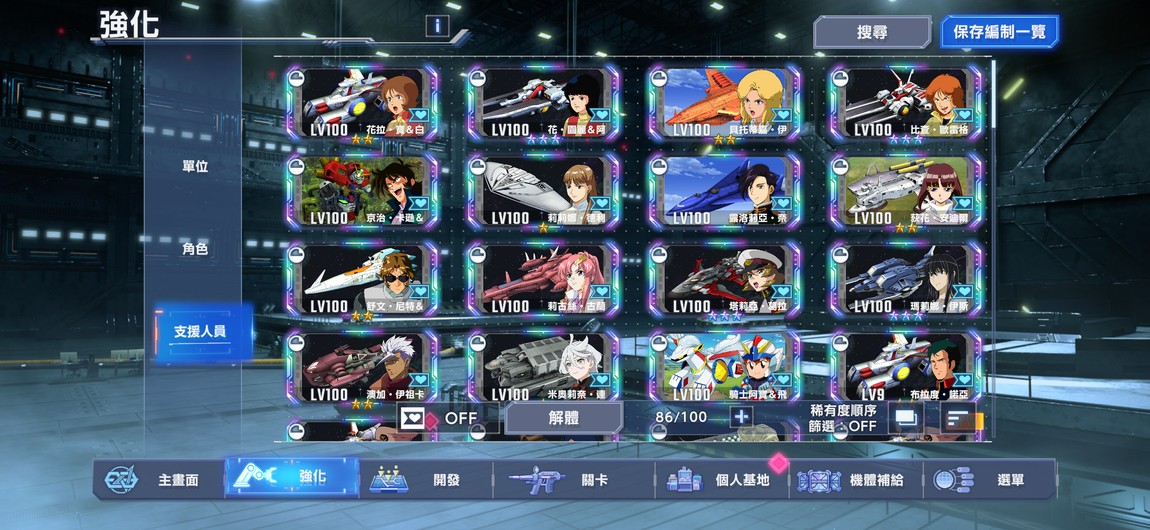Expand capacity with the plus button
This screenshot has height=530, width=1150.
(x=741, y=417)
